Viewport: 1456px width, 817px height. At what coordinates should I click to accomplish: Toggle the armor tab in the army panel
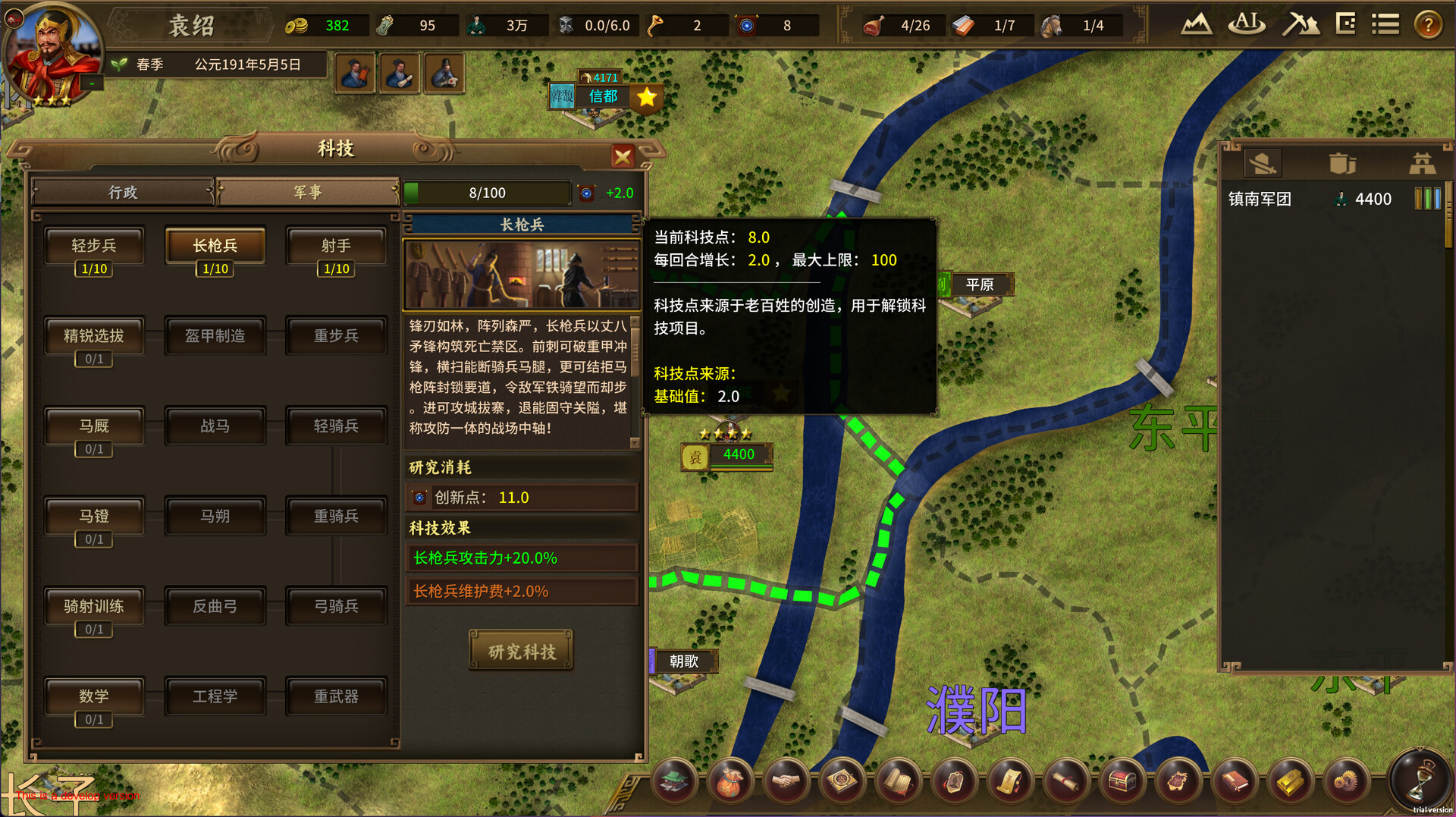1343,162
